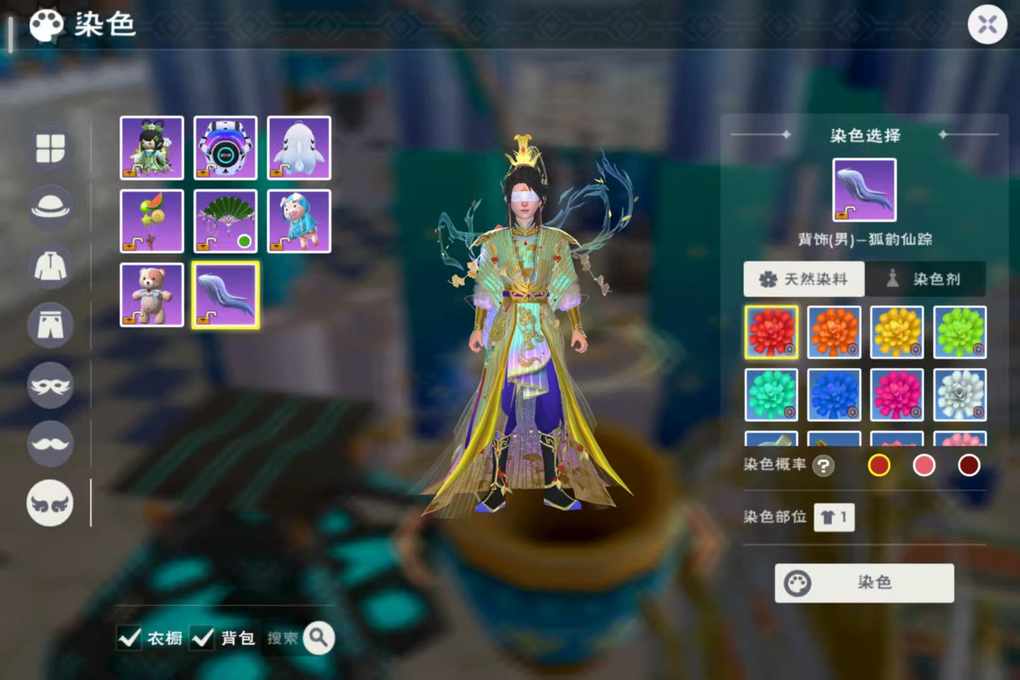Pick the blue flower dye
This screenshot has width=1020, height=680.
coord(834,395)
